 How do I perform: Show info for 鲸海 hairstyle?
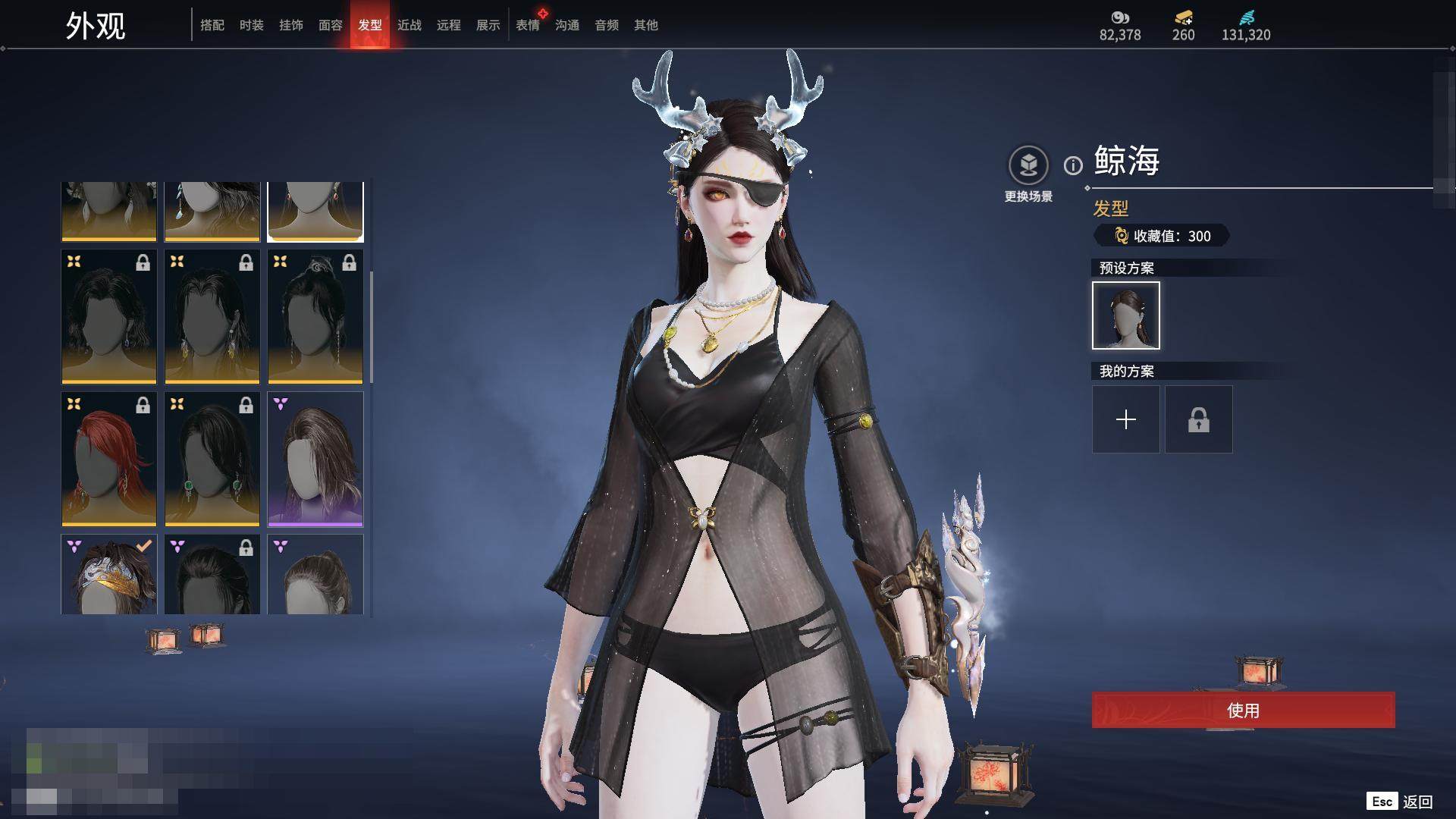point(1073,165)
